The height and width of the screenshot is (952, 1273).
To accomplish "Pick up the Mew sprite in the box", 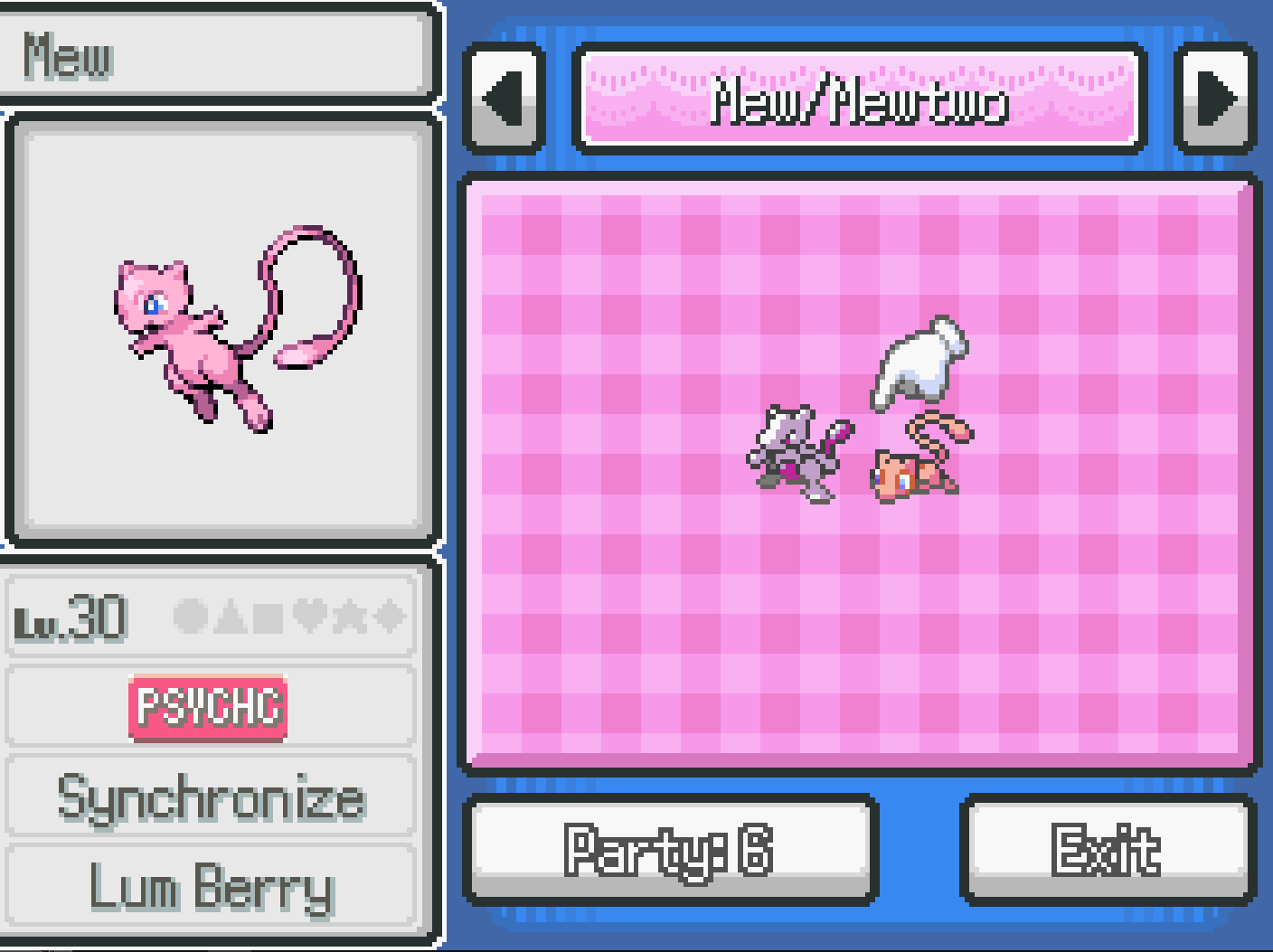I will point(907,475).
